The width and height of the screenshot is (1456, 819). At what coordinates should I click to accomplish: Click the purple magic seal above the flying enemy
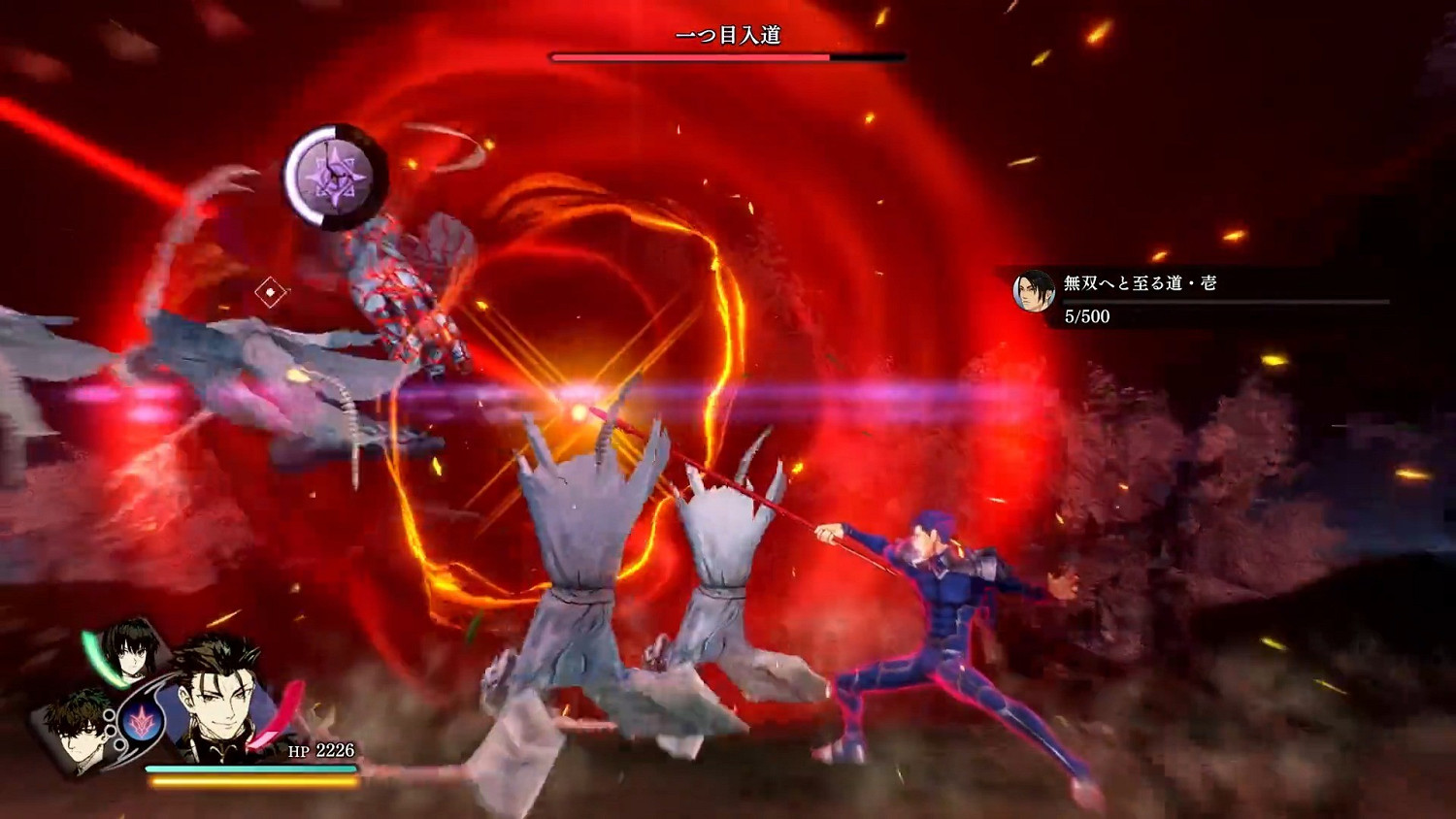tap(333, 176)
